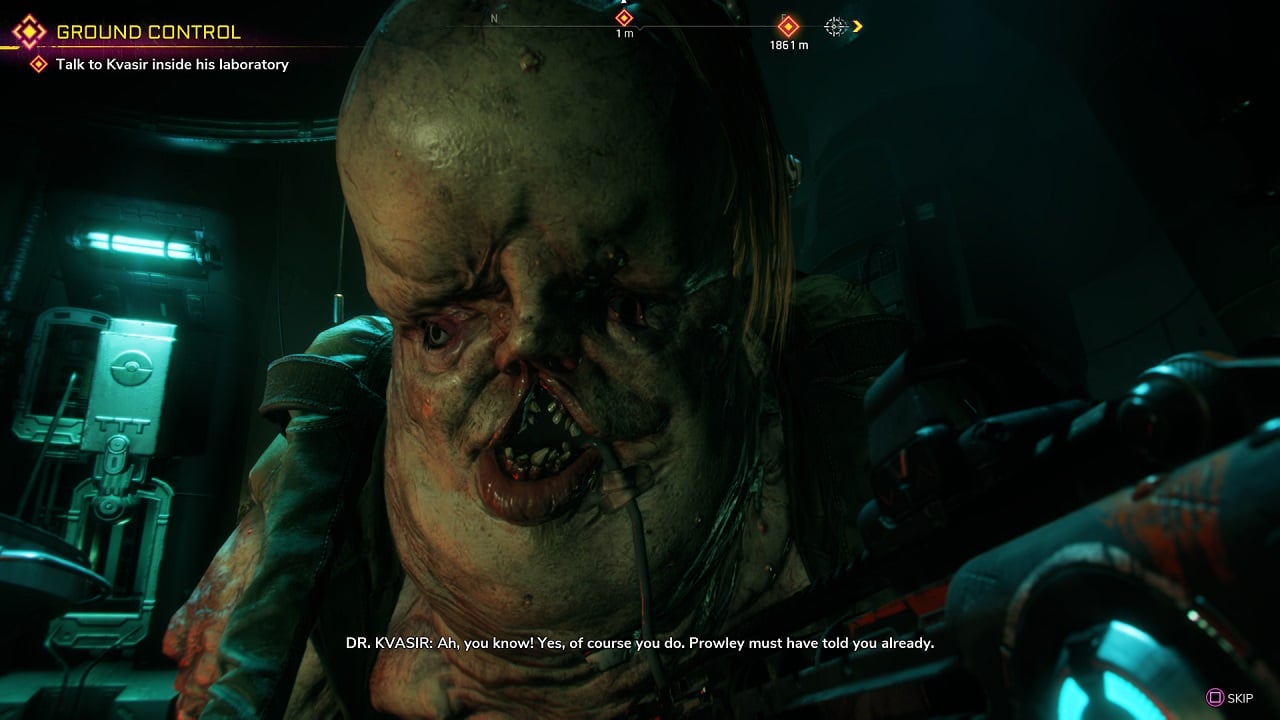Screen dimensions: 1280x720
Task: Click the crosshair target icon on the compass
Action: (x=835, y=27)
